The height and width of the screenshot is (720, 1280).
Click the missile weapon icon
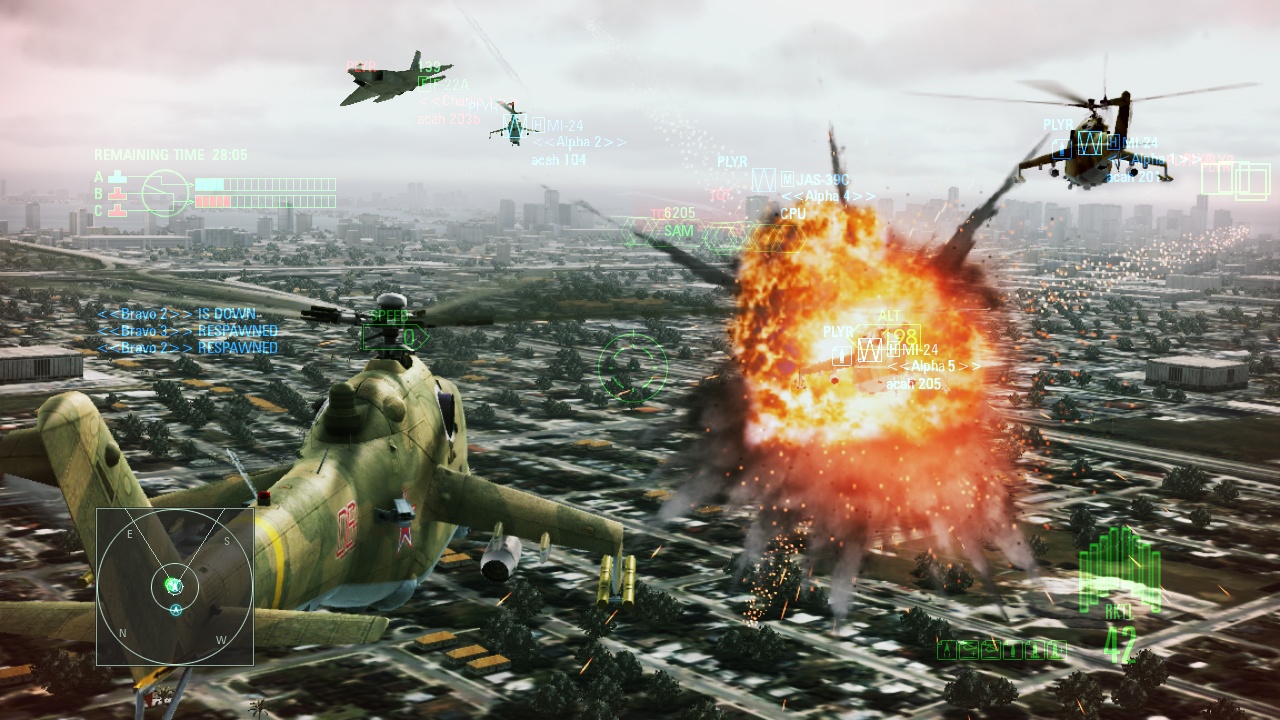[1034, 650]
